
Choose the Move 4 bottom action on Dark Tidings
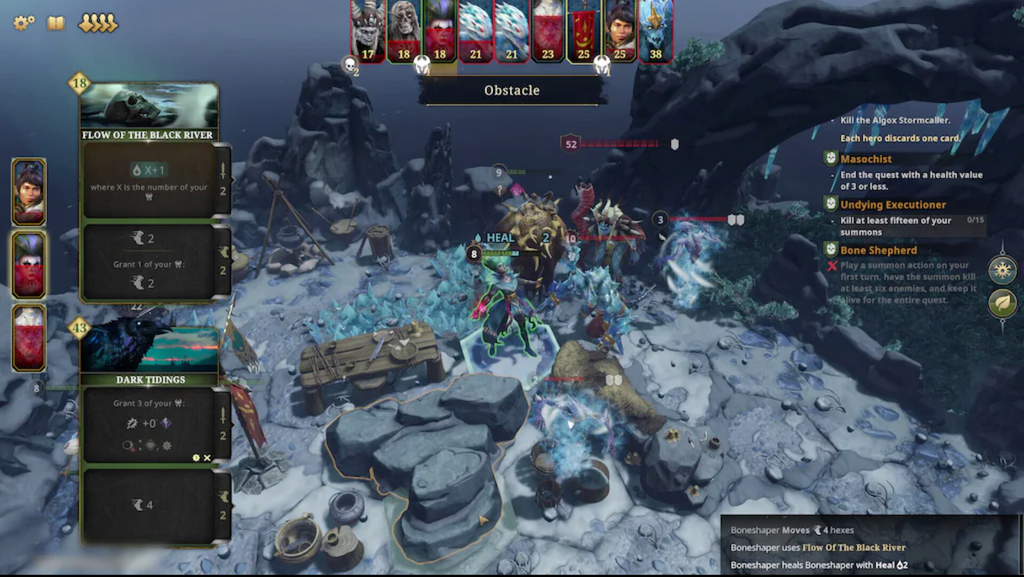149,505
